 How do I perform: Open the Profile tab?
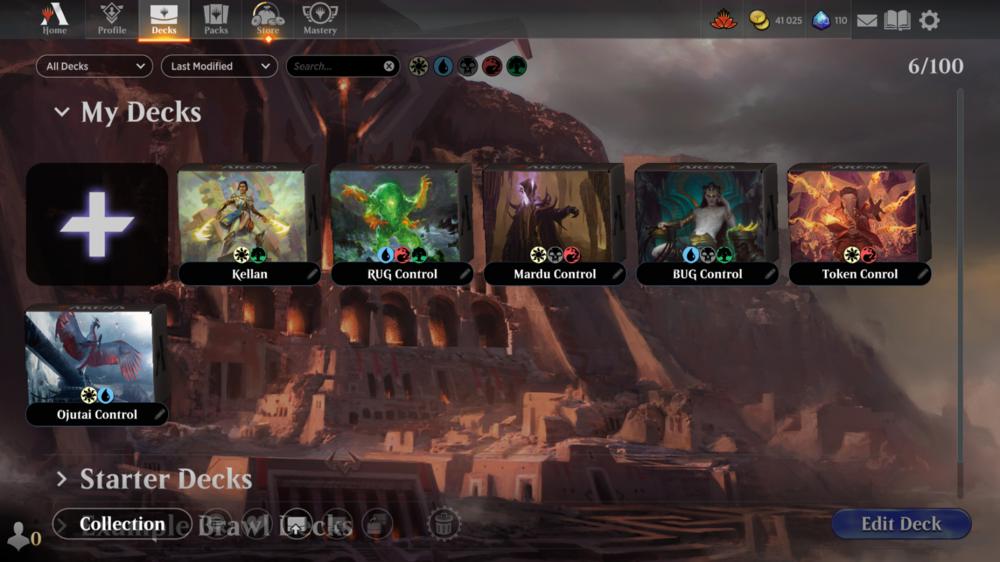pos(112,19)
